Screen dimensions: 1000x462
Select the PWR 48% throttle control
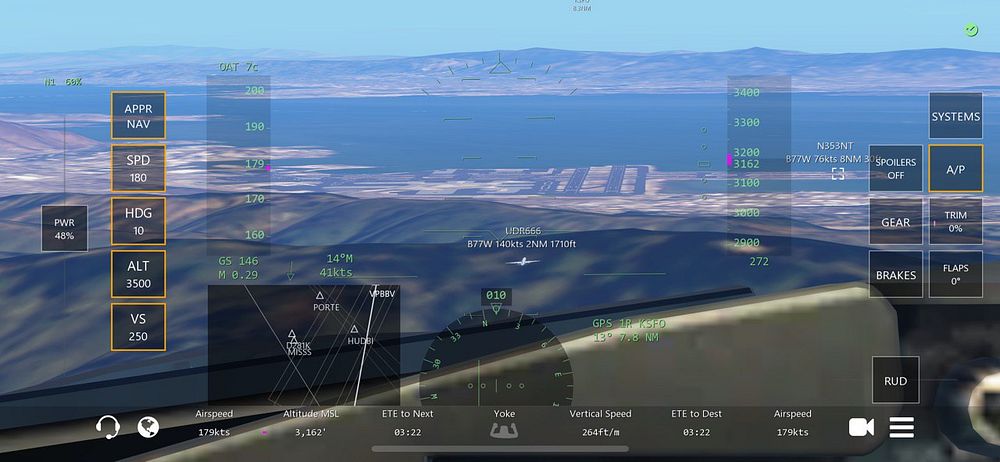pos(64,229)
